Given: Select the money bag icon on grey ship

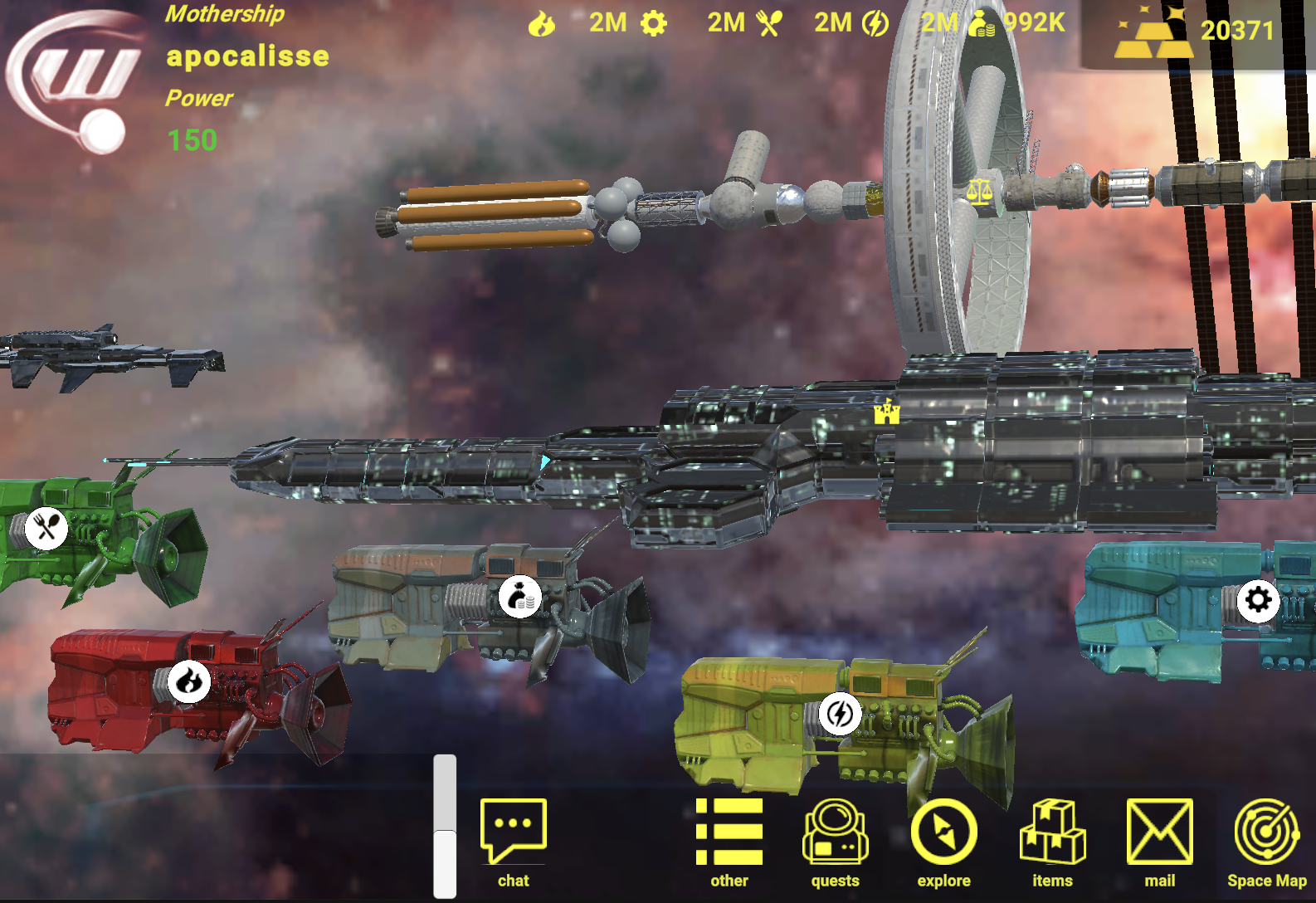Looking at the screenshot, I should click(520, 596).
